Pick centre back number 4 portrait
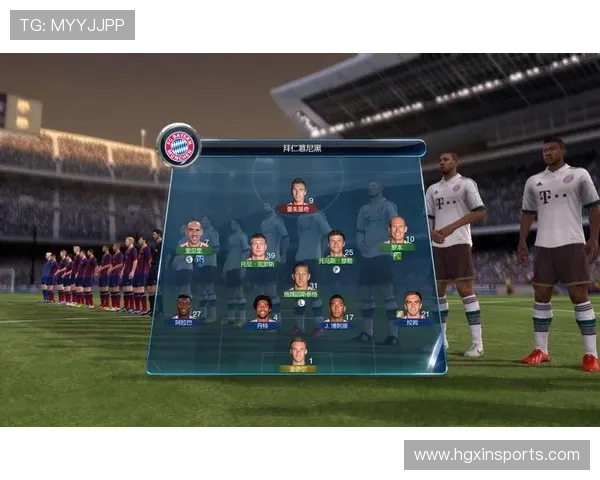600x480 pixels. pos(262,309)
